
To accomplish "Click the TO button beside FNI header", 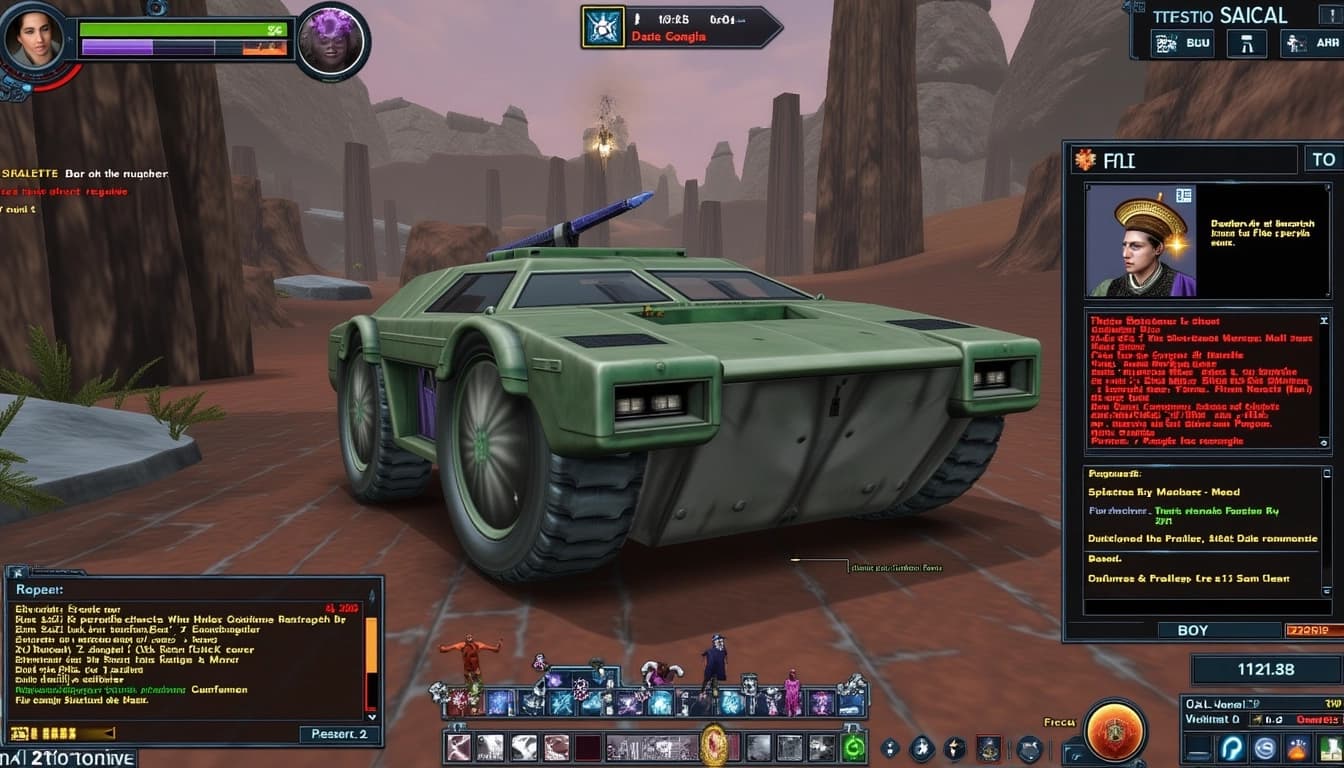I will (1323, 159).
